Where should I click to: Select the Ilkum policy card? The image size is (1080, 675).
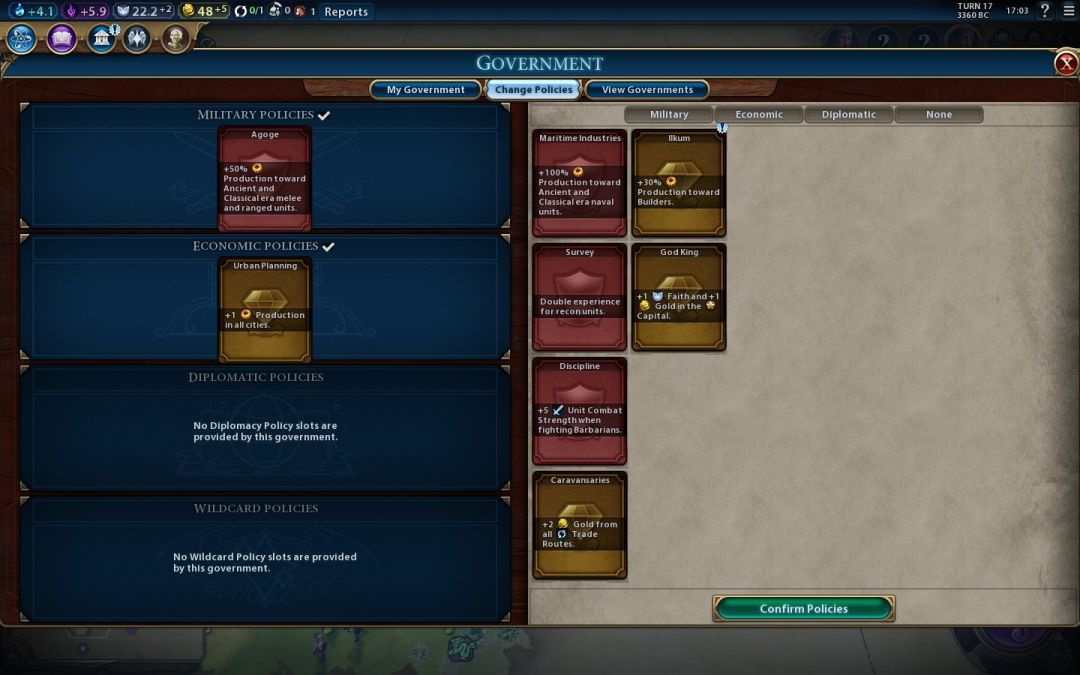(x=679, y=183)
